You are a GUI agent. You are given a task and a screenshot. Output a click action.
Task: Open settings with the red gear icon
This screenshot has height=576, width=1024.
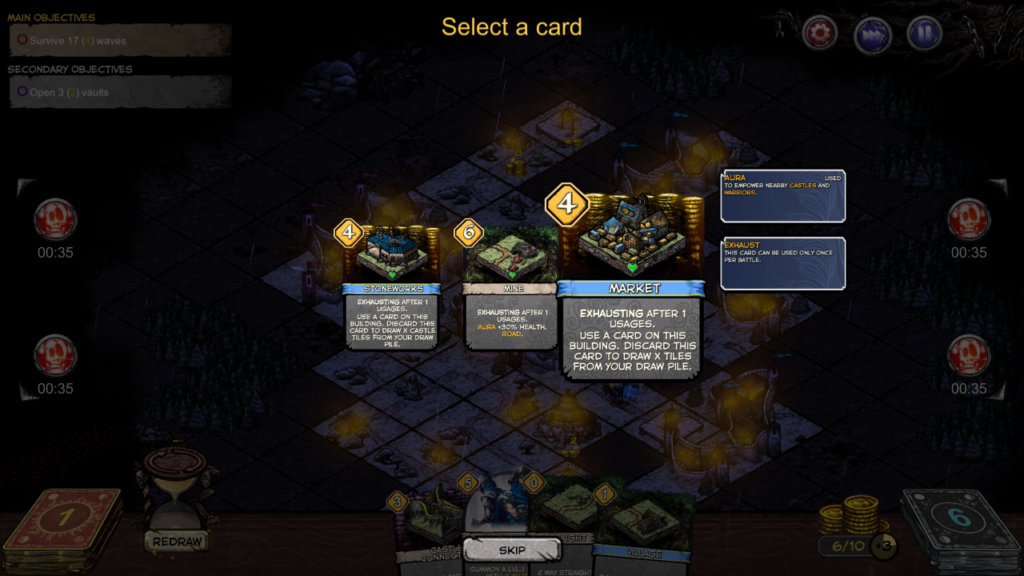(x=820, y=33)
